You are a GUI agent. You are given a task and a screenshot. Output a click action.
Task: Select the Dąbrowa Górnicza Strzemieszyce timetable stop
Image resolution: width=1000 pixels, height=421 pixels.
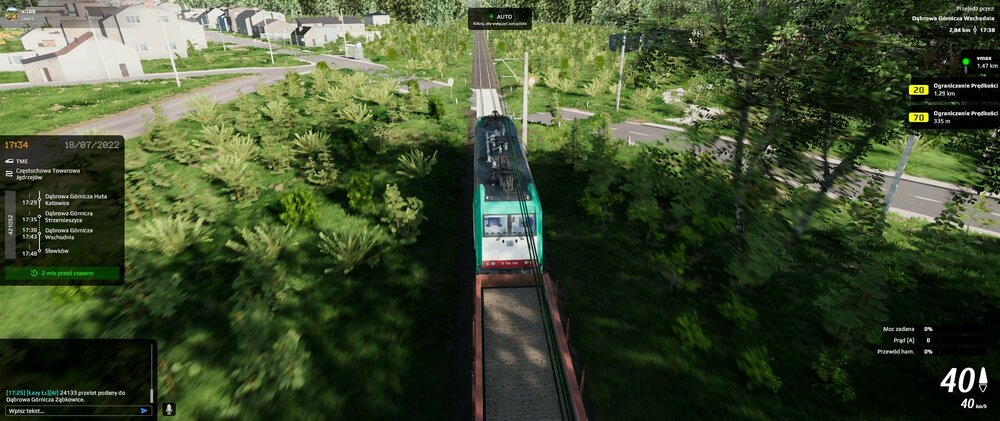point(69,215)
